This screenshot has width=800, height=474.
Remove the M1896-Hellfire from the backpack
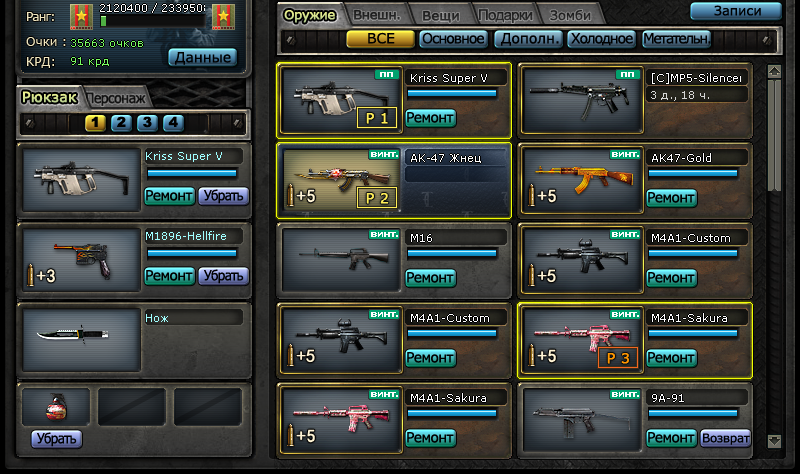(x=223, y=275)
